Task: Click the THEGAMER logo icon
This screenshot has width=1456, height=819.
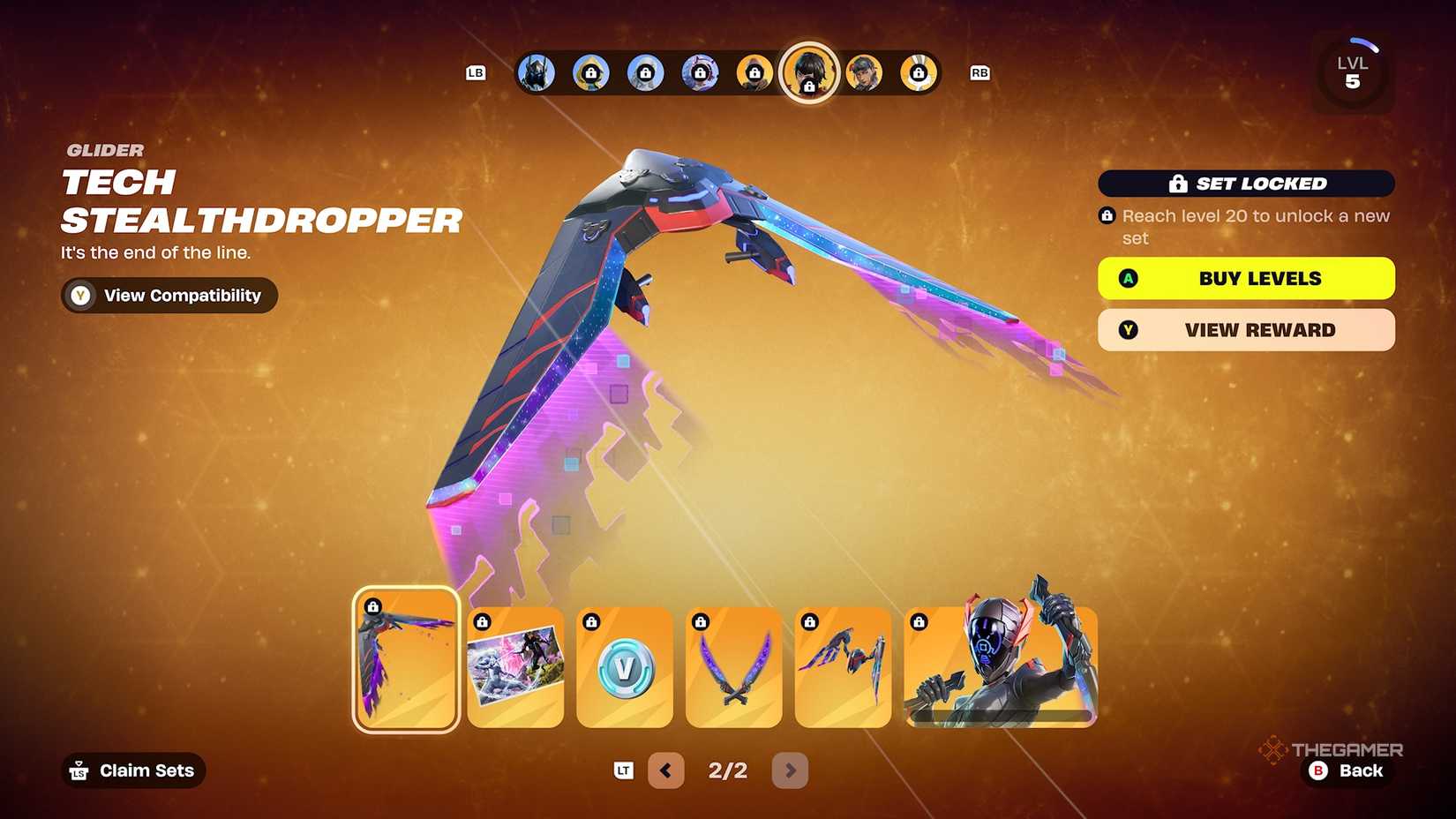Action: point(1274,750)
